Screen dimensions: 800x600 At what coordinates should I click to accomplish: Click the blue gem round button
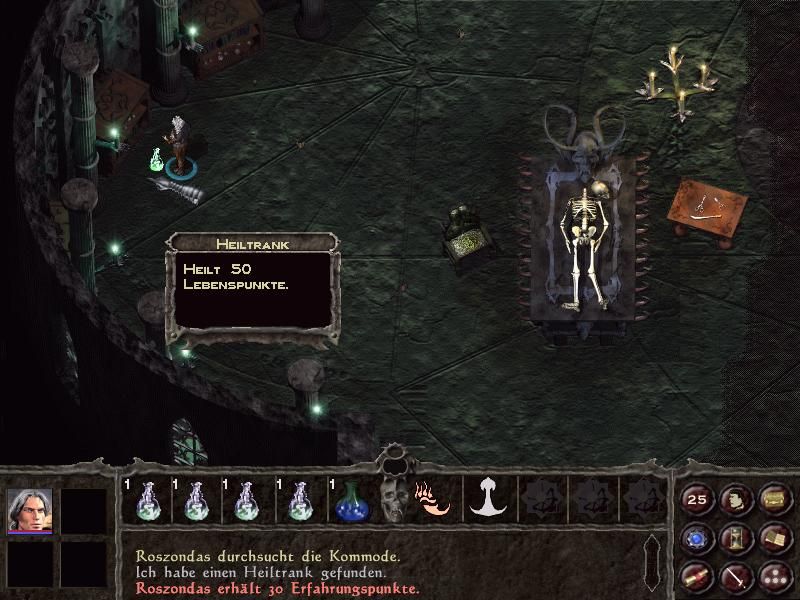coord(698,538)
